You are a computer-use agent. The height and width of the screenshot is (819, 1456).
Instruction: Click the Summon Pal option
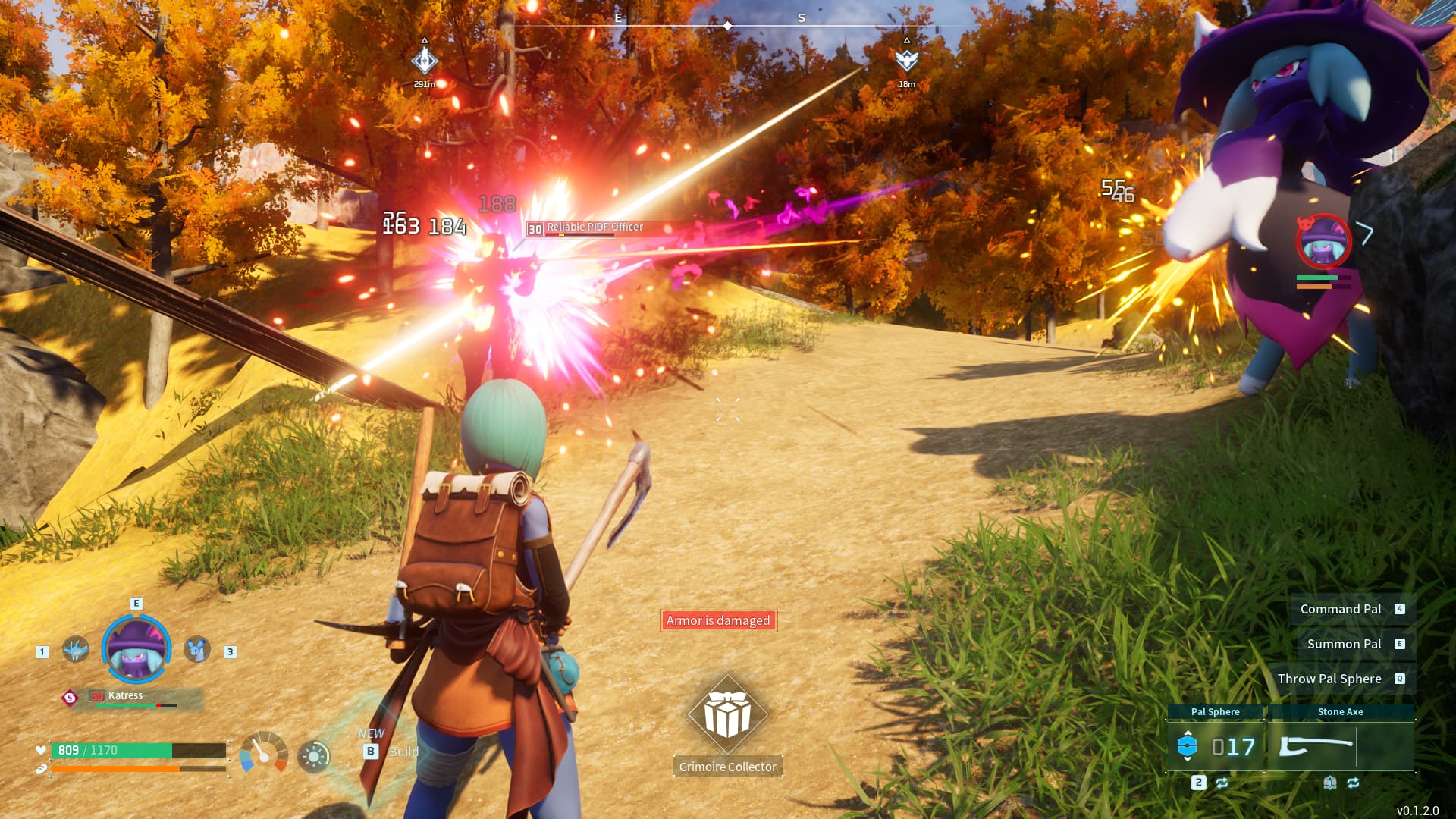1344,644
